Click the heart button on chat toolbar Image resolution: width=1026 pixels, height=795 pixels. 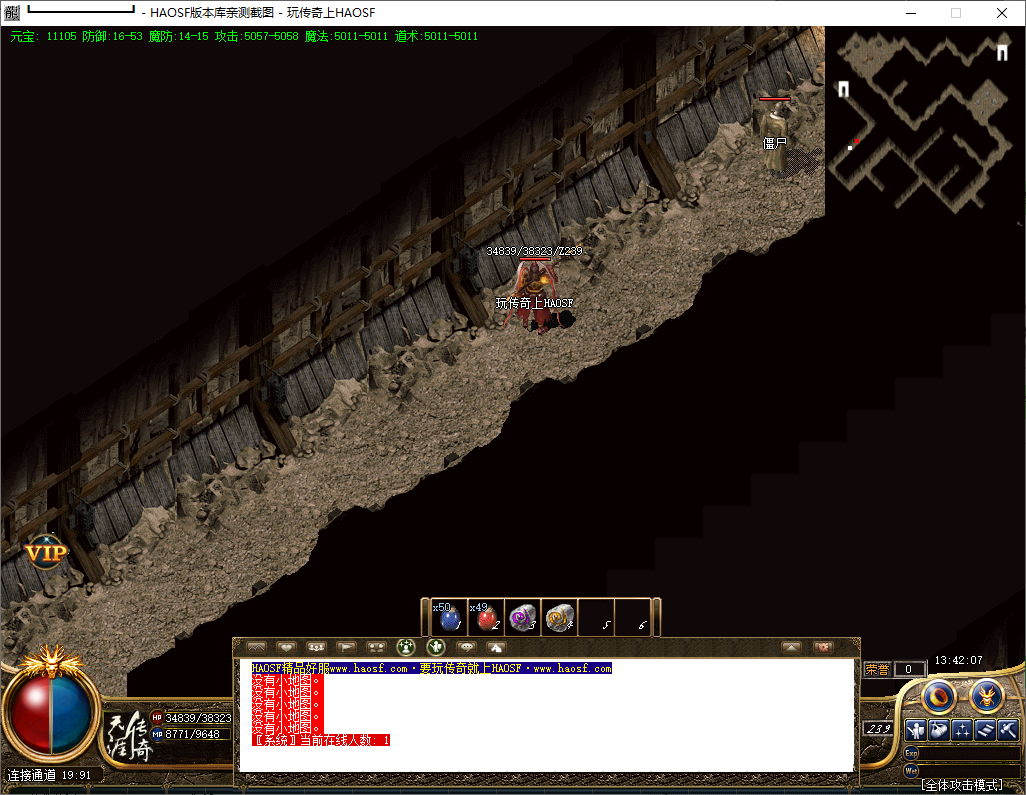click(287, 647)
